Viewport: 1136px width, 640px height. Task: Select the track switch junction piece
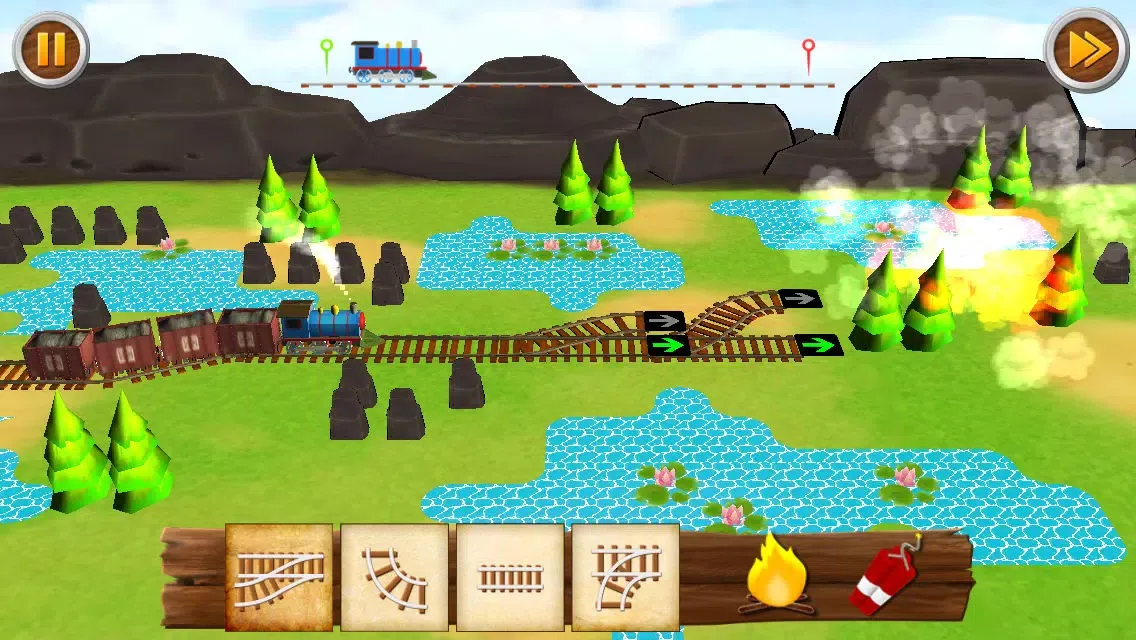[x=279, y=577]
